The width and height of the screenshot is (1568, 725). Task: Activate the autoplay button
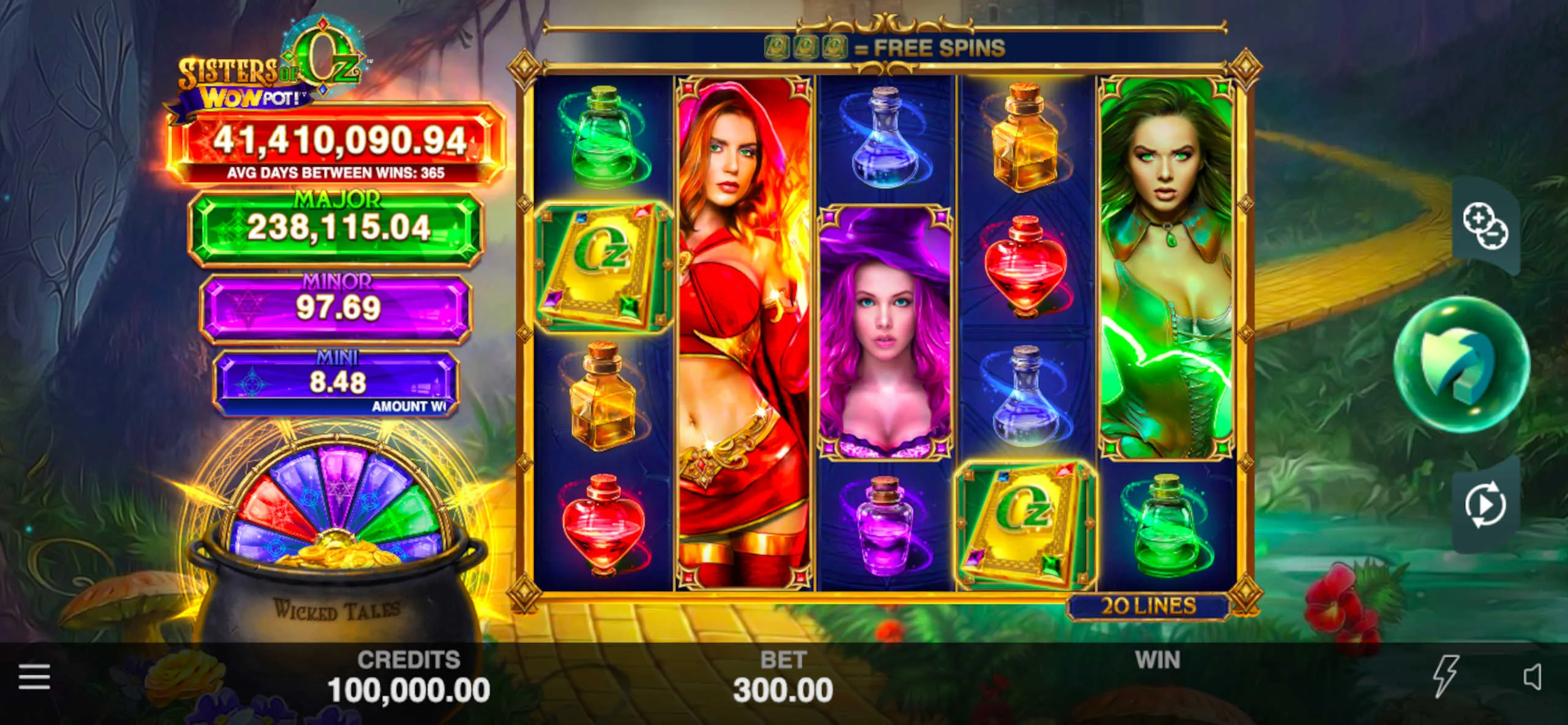[x=1485, y=504]
